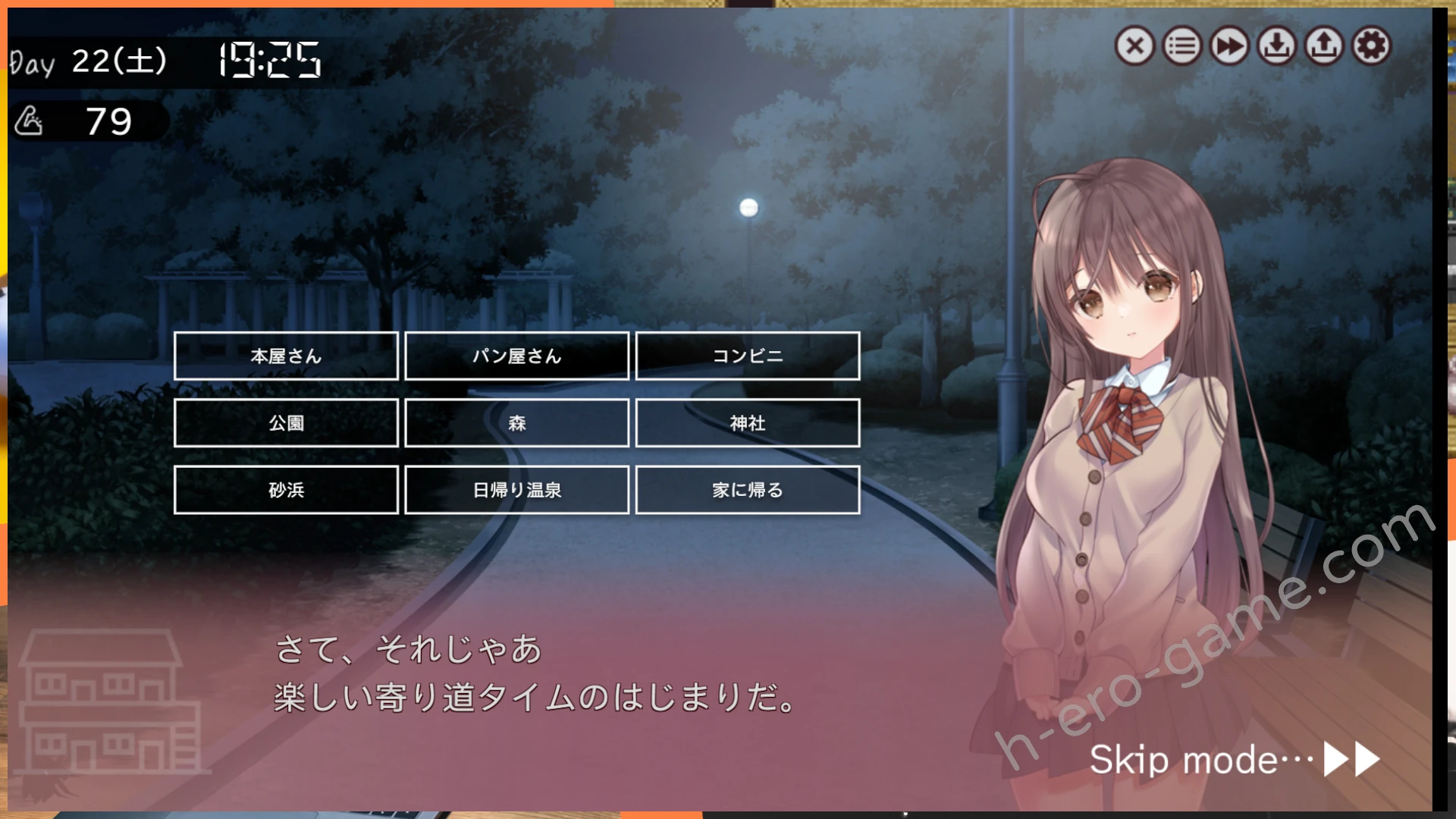Select the パン屋さん bakery destination
The image size is (1456, 819).
(x=516, y=356)
